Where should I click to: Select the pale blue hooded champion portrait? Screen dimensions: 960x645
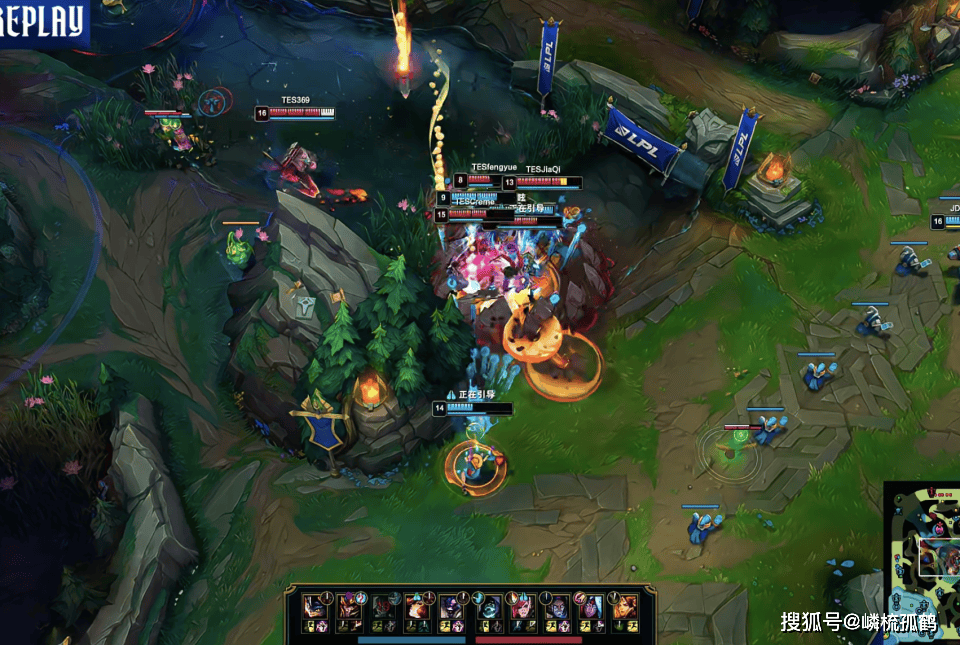pos(488,607)
